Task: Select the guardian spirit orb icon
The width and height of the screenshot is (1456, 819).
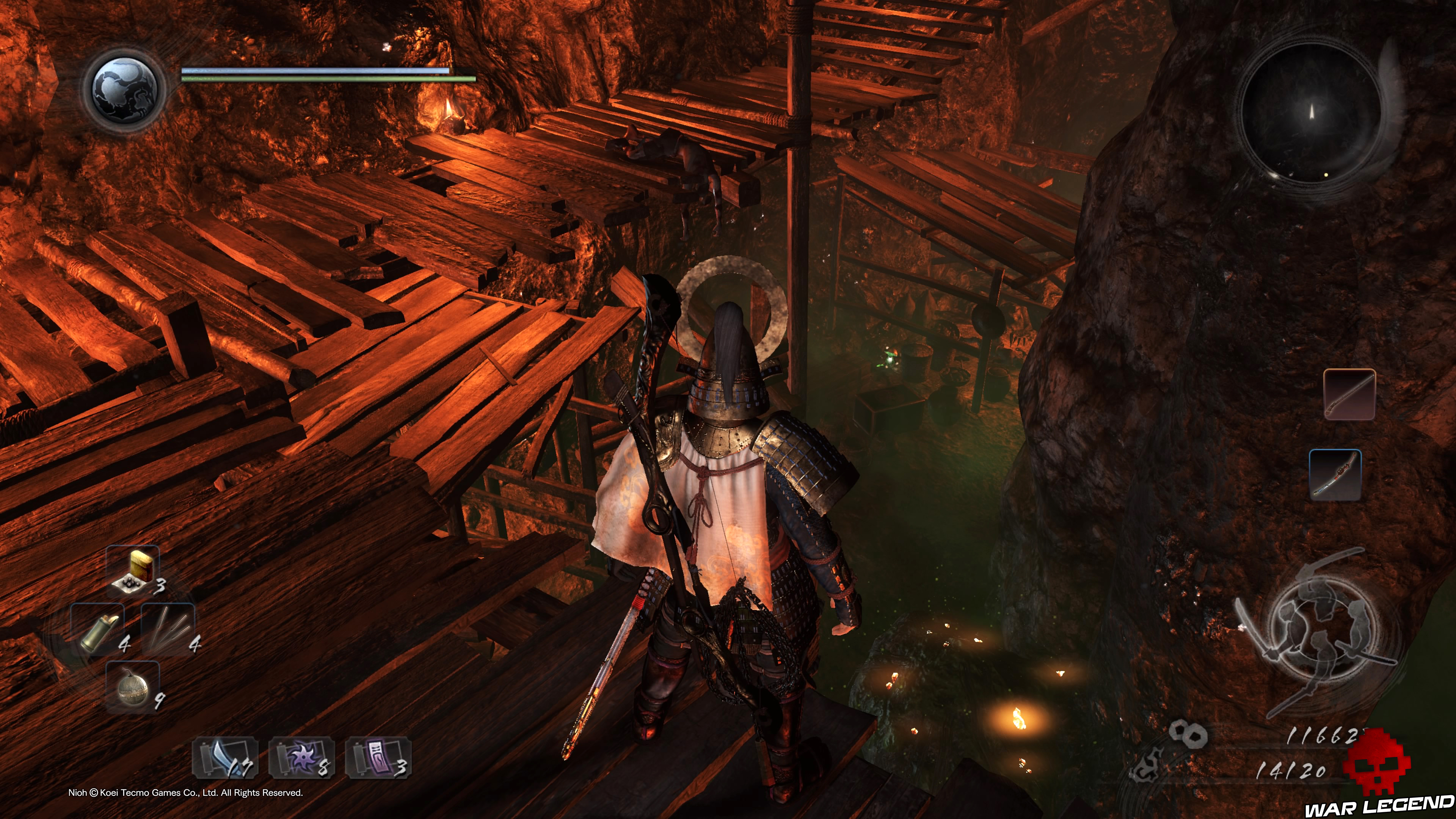Action: pyautogui.click(x=124, y=90)
